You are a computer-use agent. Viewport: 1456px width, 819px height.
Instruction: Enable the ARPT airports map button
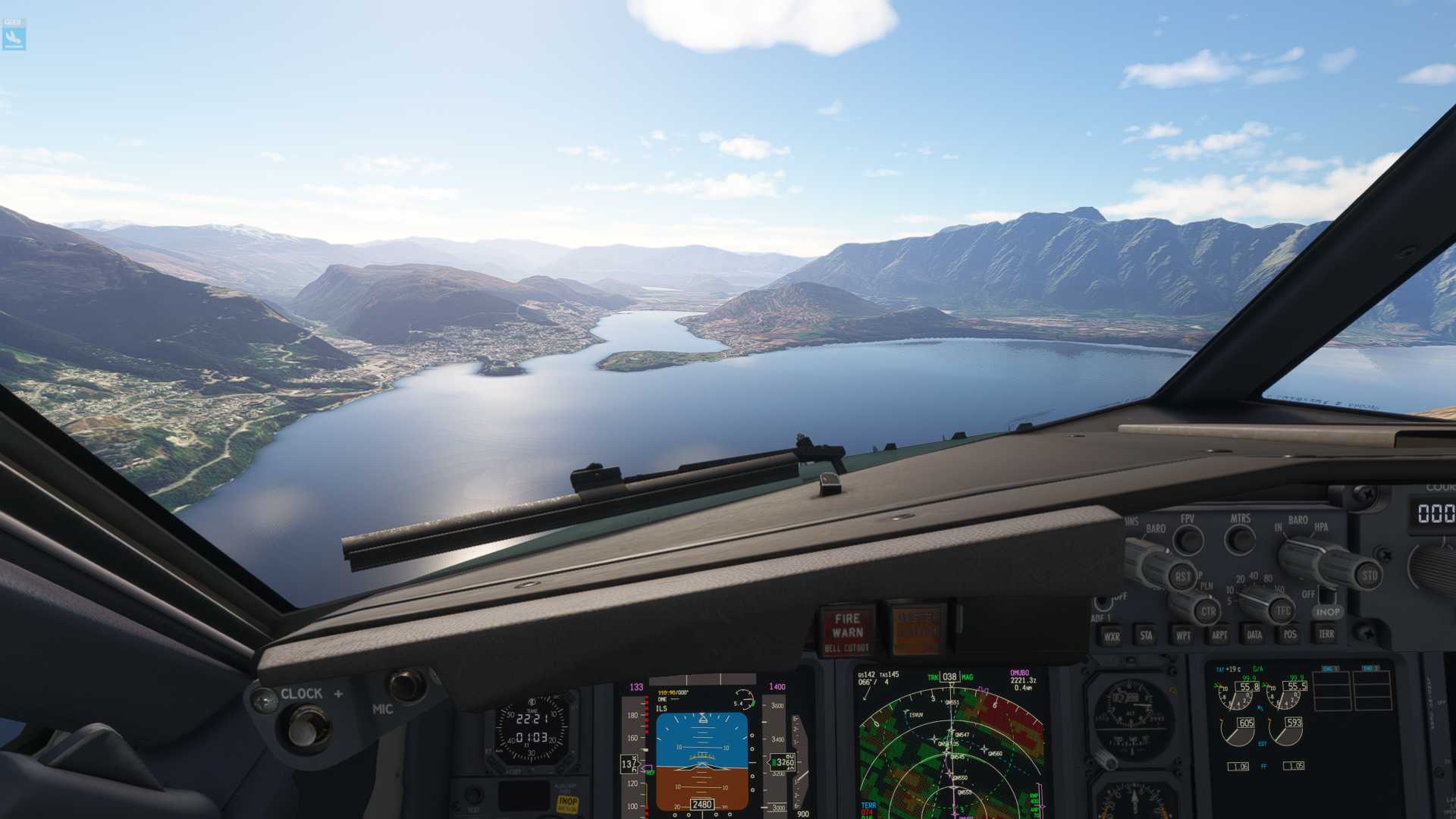[x=1219, y=635]
